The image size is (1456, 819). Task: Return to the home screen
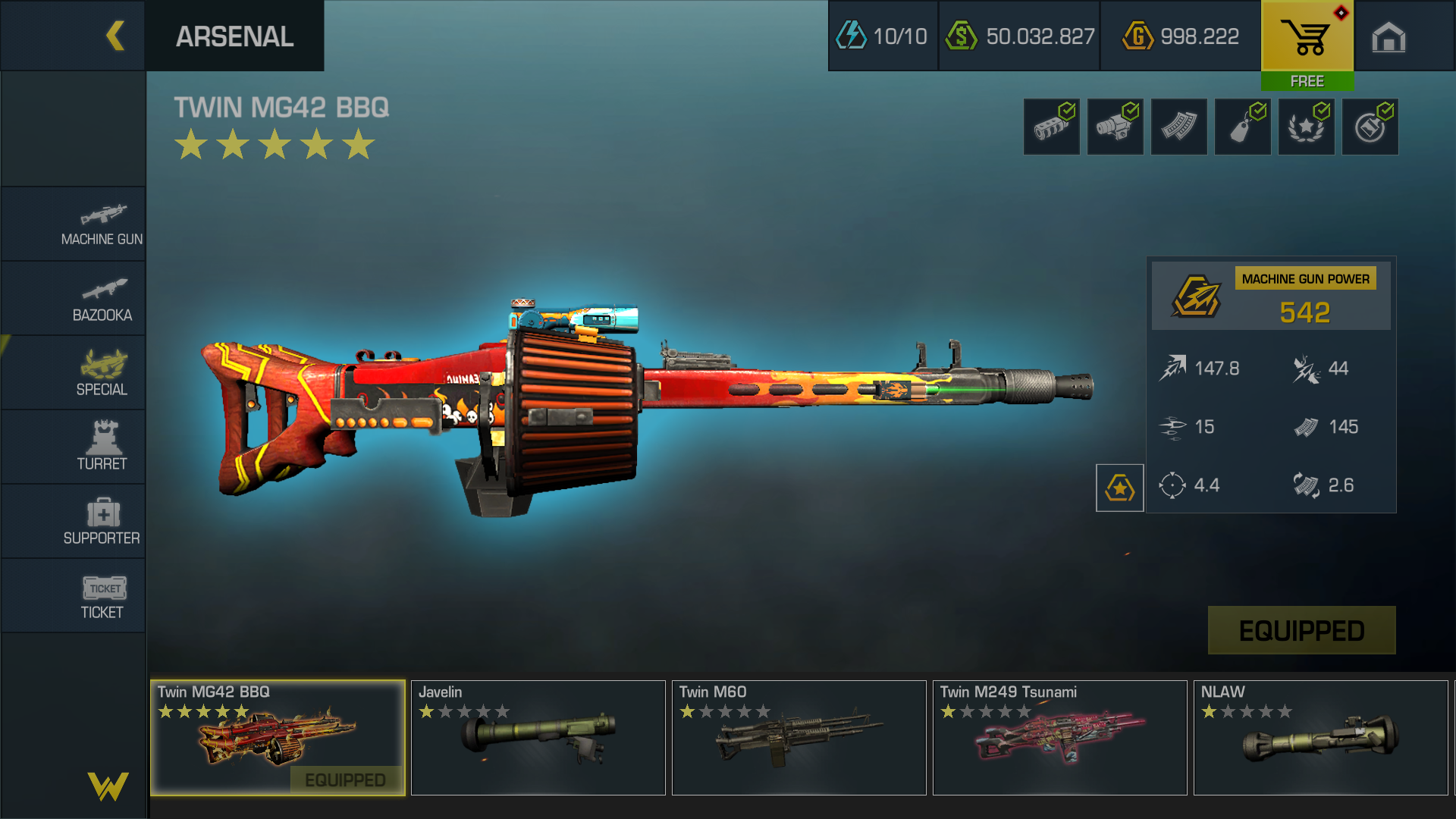coord(1389,36)
